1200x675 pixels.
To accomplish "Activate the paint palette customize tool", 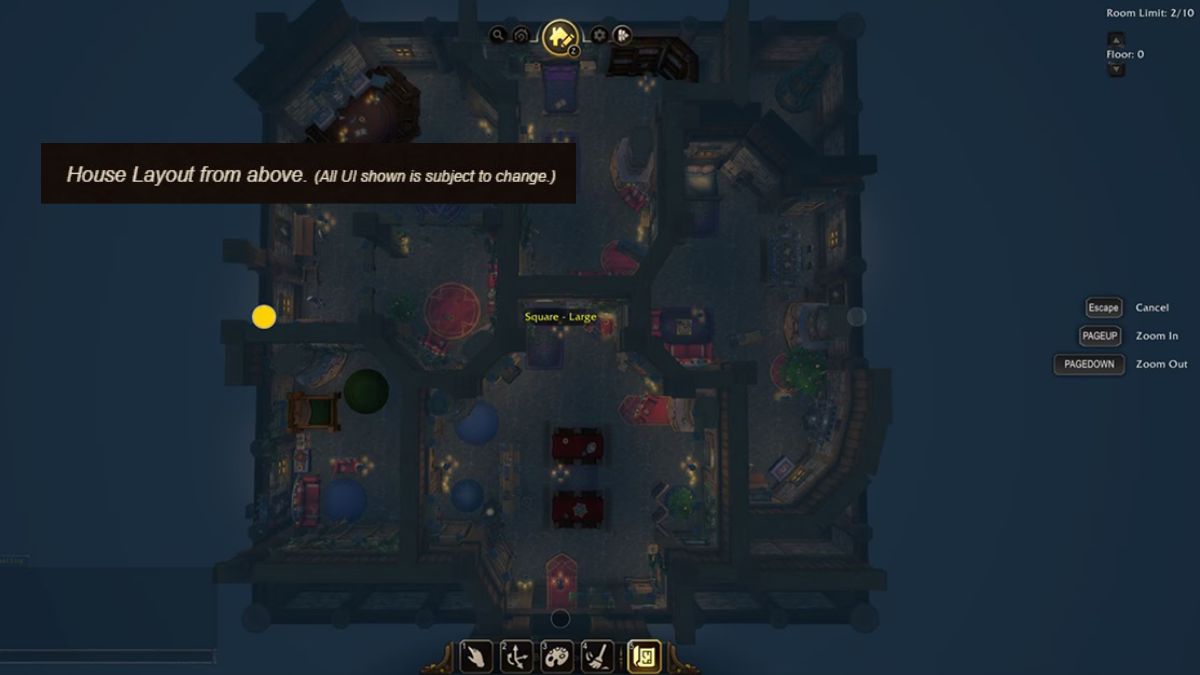I will coord(557,656).
